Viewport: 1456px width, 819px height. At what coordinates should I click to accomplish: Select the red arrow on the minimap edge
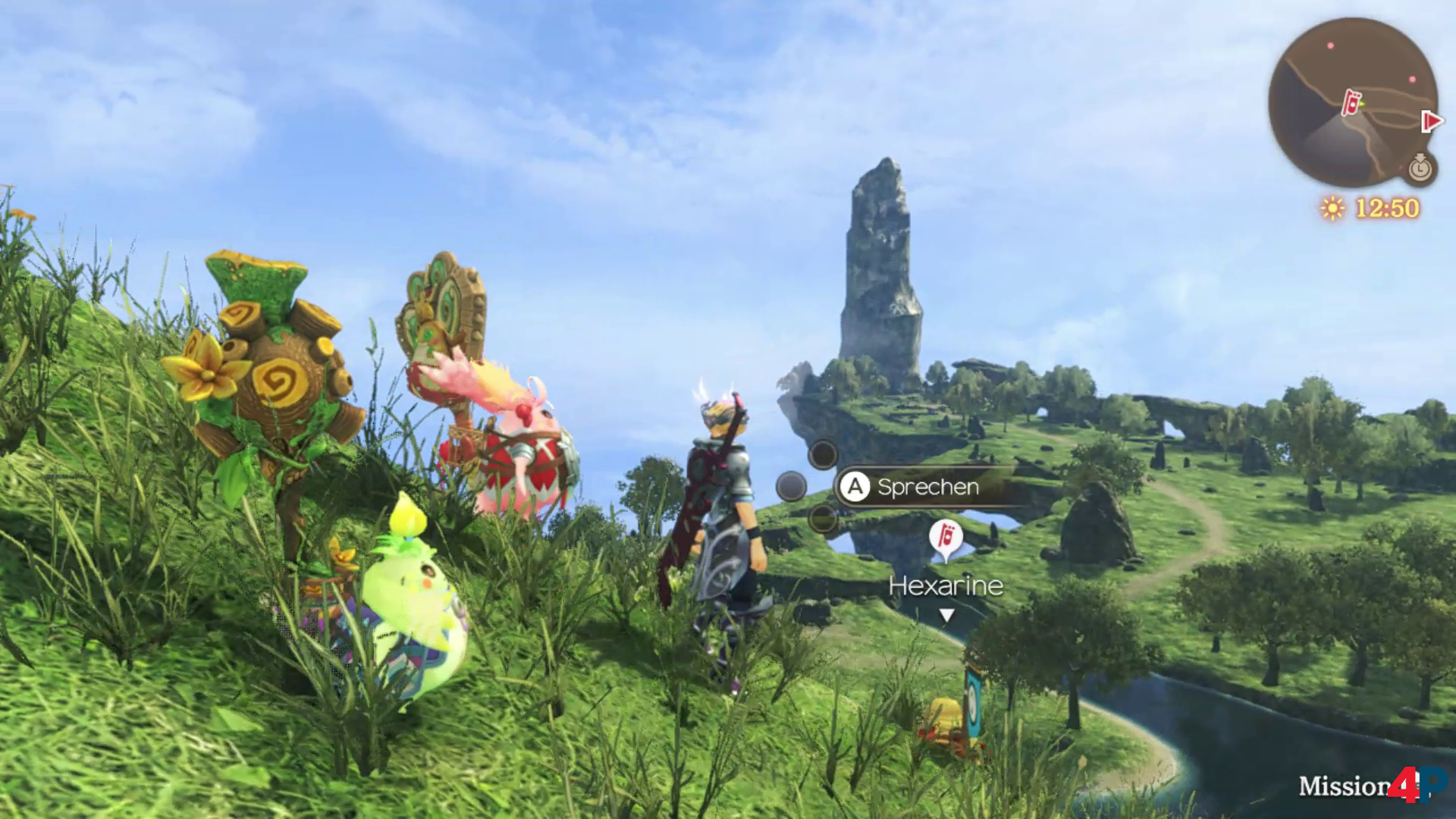1432,121
